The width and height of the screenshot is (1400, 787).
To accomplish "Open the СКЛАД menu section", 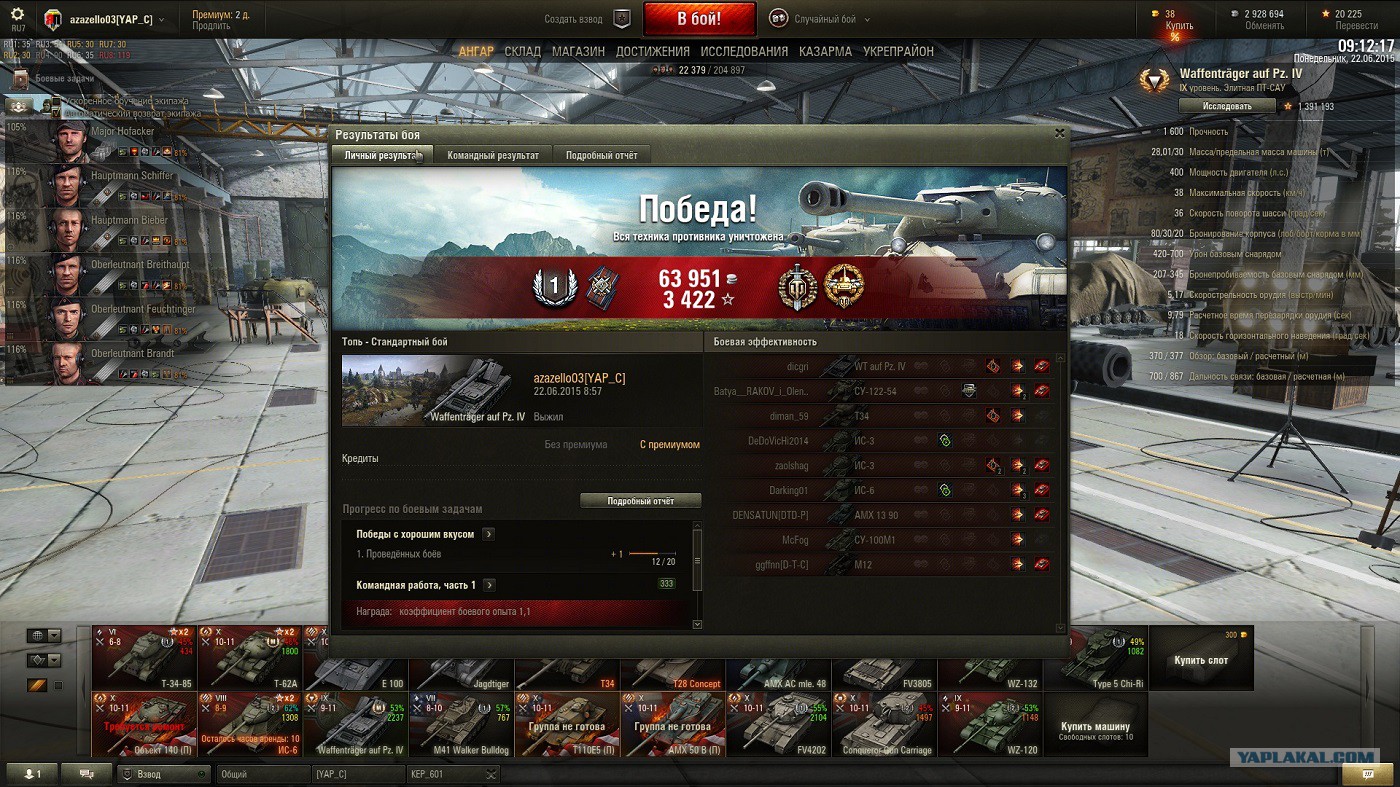I will (x=523, y=51).
